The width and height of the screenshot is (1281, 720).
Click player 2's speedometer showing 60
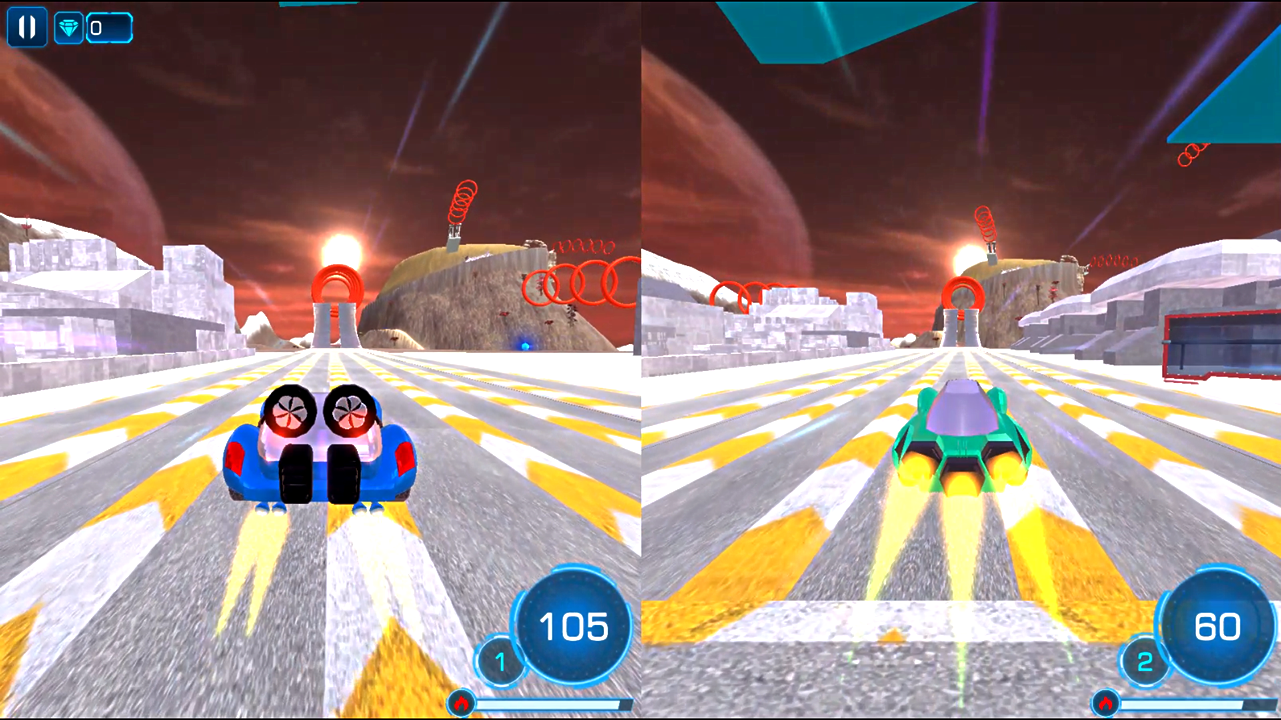pyautogui.click(x=1216, y=627)
